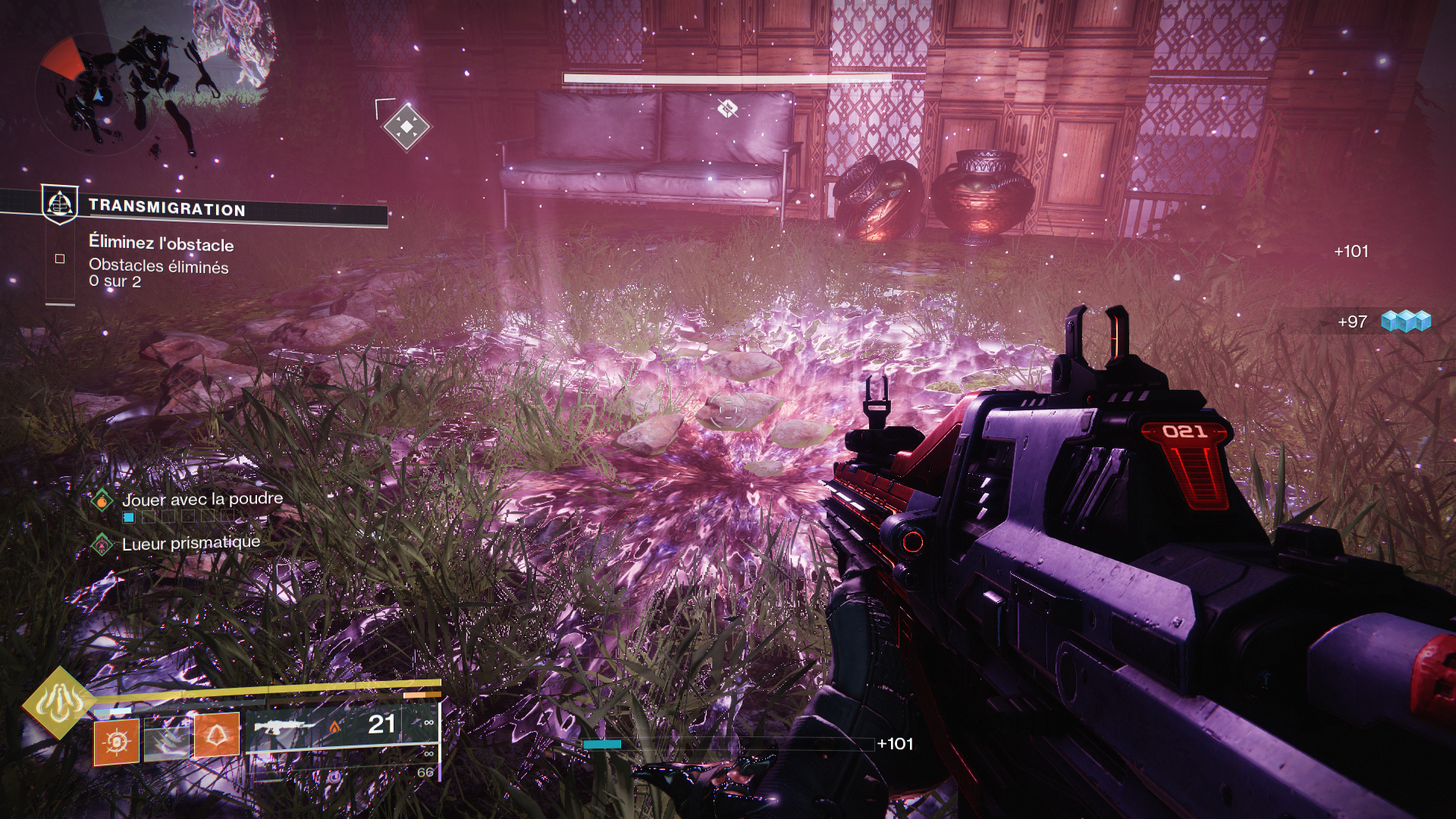Screen dimensions: 1456x819
Task: Activate the golden super ability diamond
Action: click(59, 703)
